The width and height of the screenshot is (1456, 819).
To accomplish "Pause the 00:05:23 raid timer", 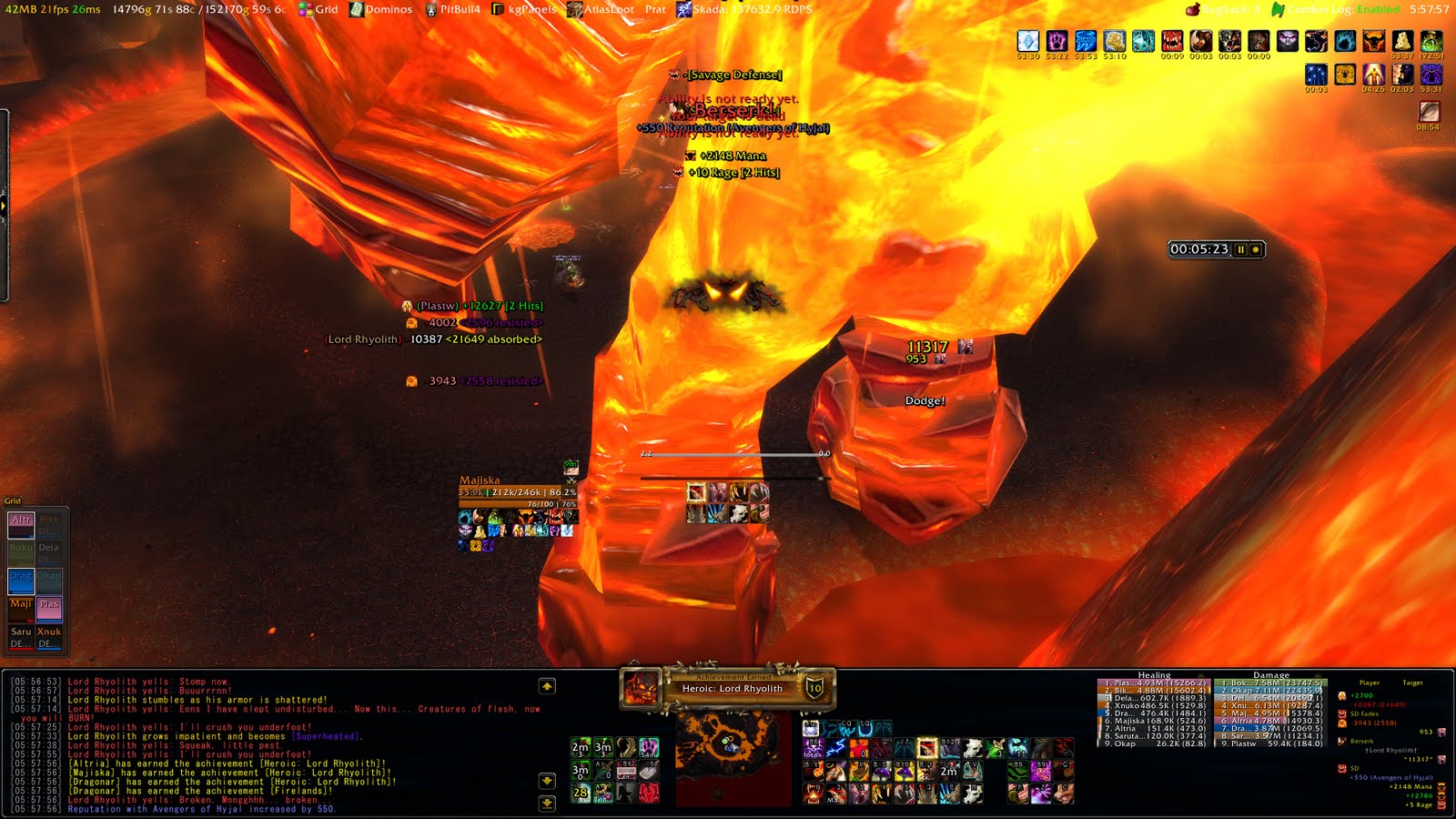I will (1241, 248).
